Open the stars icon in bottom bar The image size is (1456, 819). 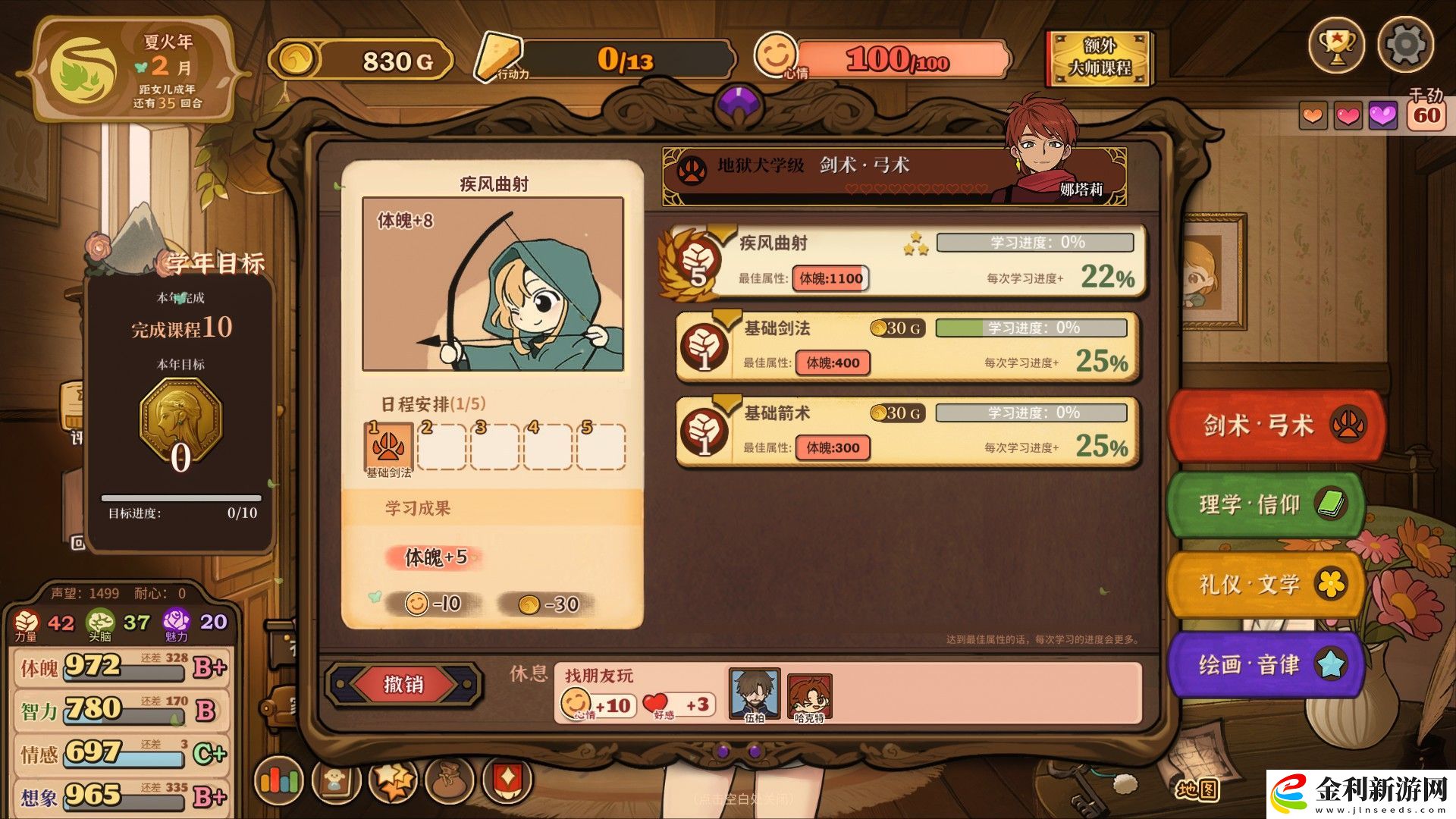[x=393, y=780]
